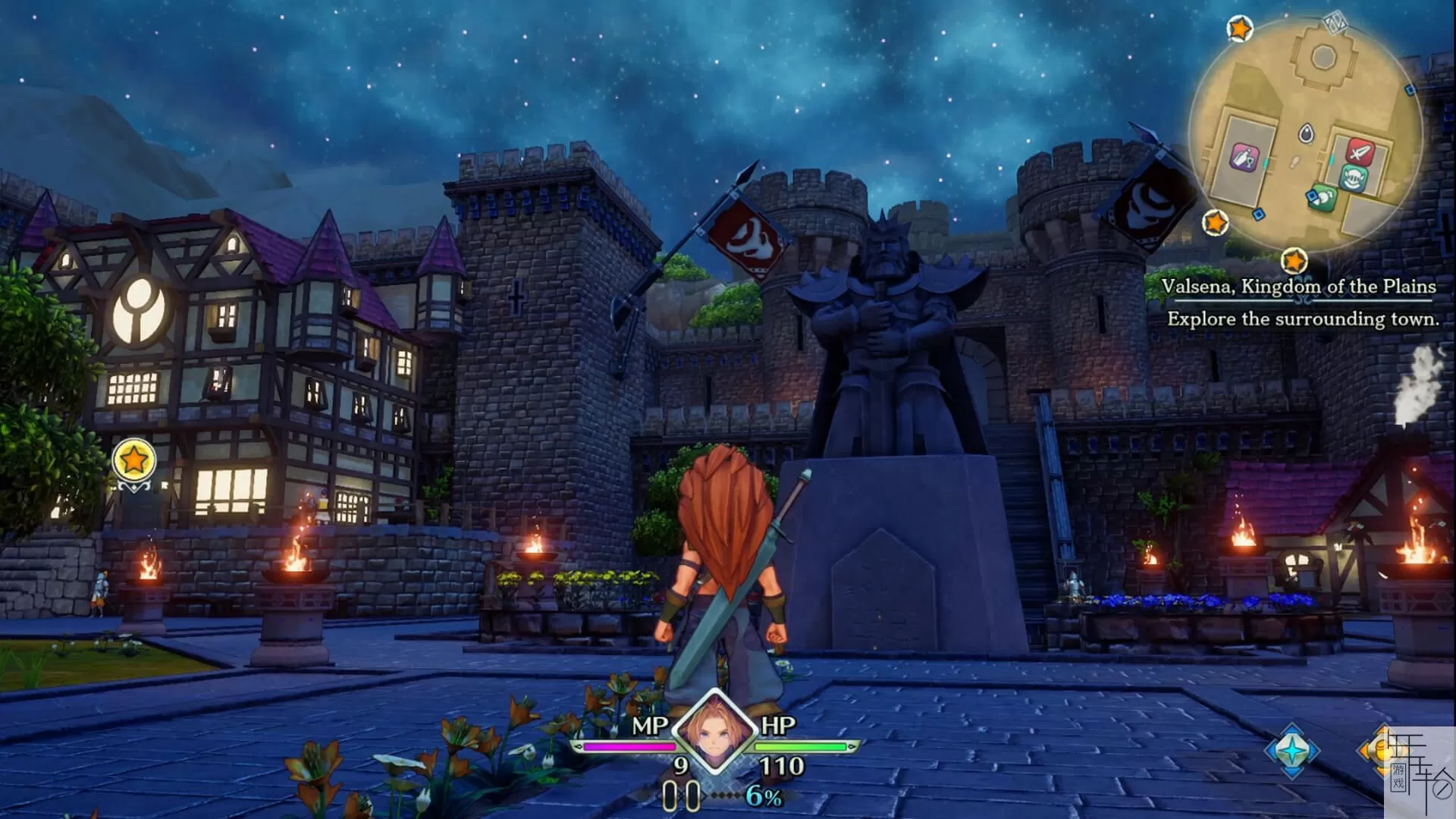Open the blue four-point star shortcut
Viewport: 1456px width, 819px height.
click(1292, 750)
